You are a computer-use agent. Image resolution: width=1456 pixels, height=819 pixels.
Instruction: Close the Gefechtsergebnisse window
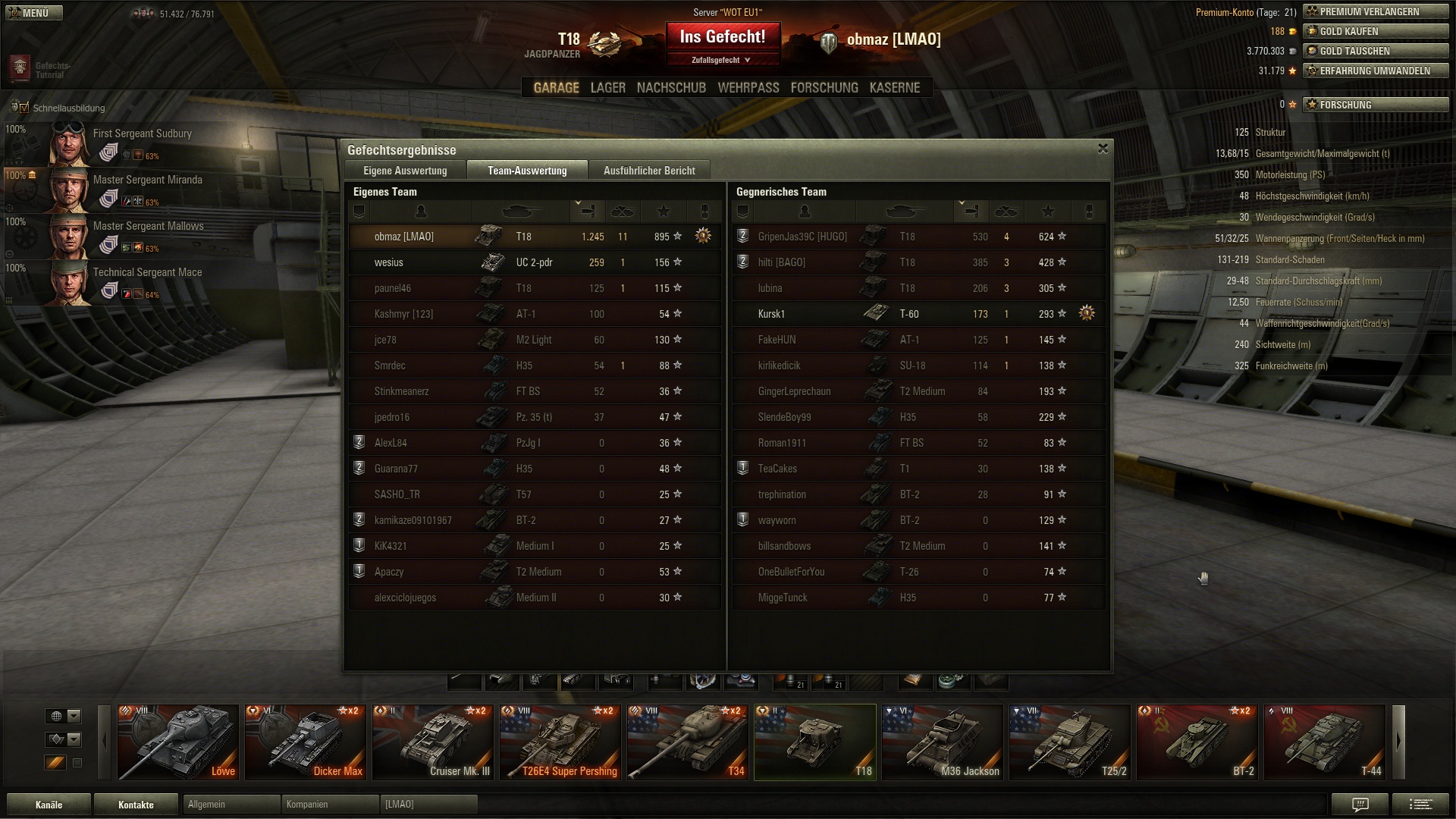[x=1103, y=149]
